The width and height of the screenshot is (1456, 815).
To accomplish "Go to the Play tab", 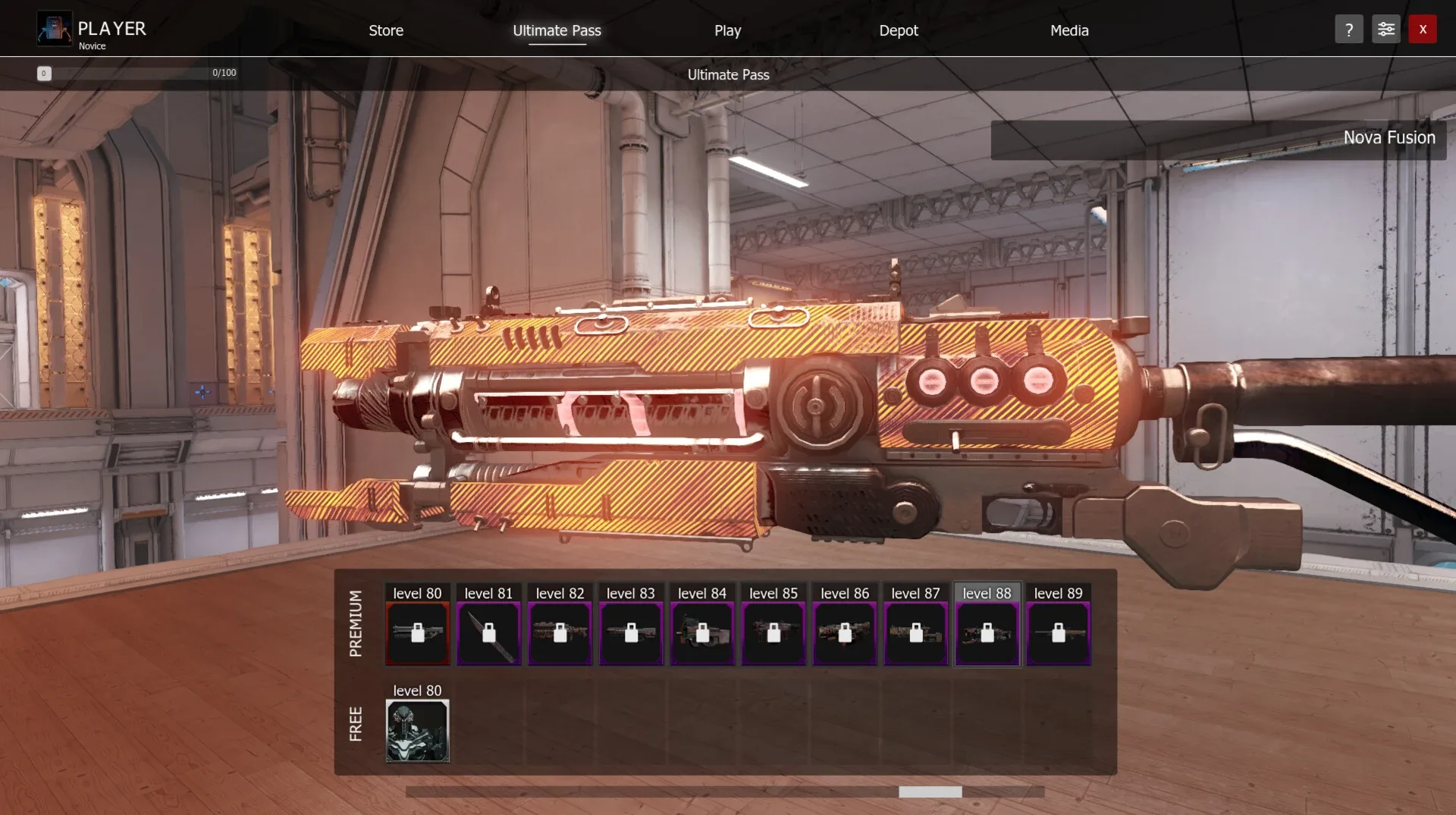I will pos(727,30).
